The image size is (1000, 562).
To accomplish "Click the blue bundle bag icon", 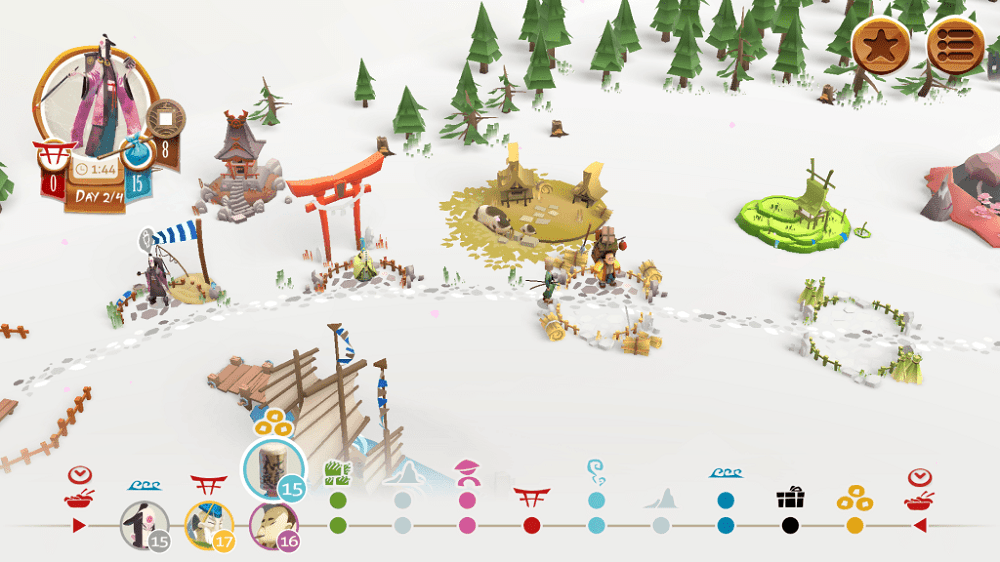I will 137,155.
